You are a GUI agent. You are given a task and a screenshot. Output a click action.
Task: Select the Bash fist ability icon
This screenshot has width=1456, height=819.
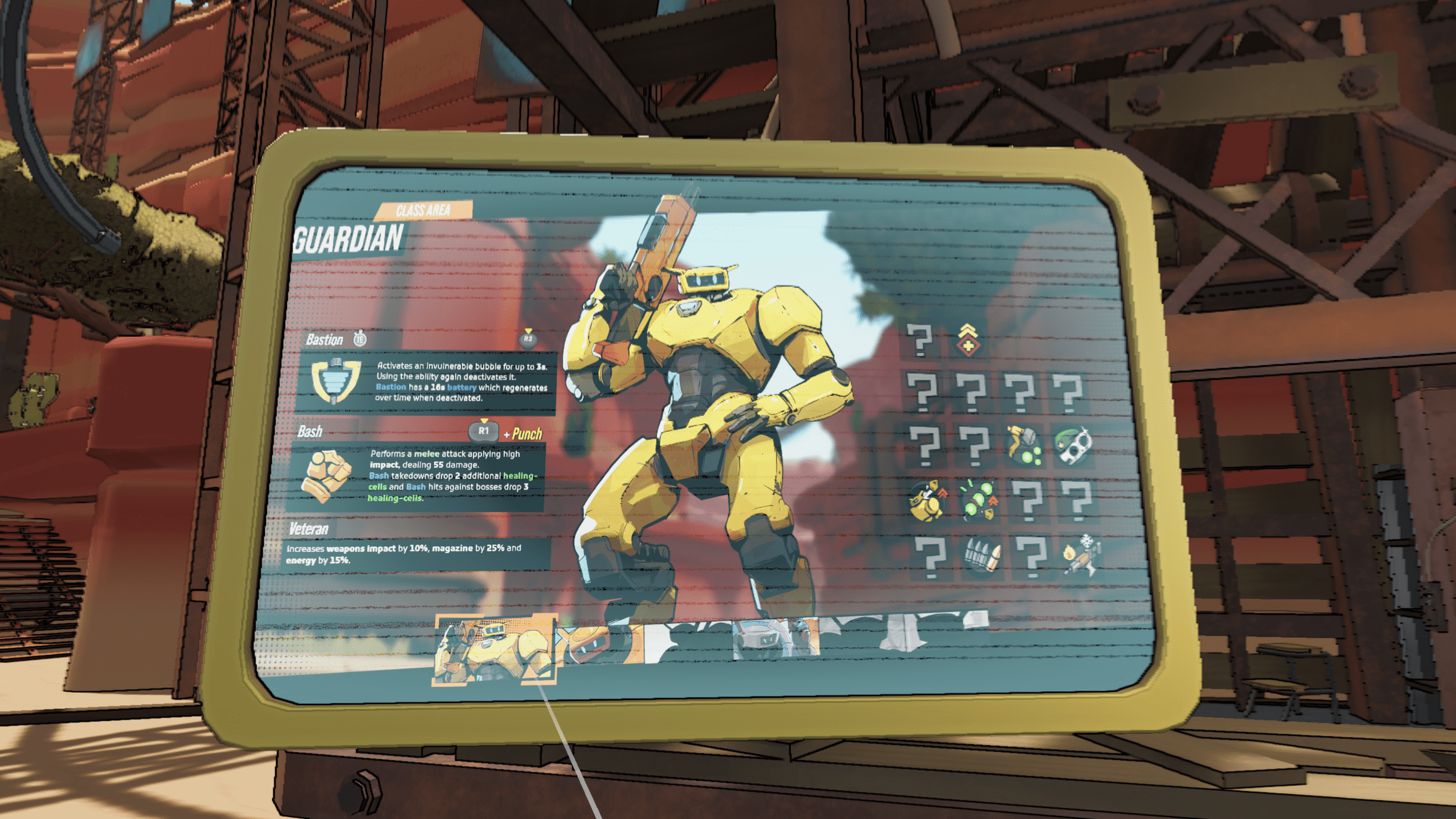coord(326,476)
